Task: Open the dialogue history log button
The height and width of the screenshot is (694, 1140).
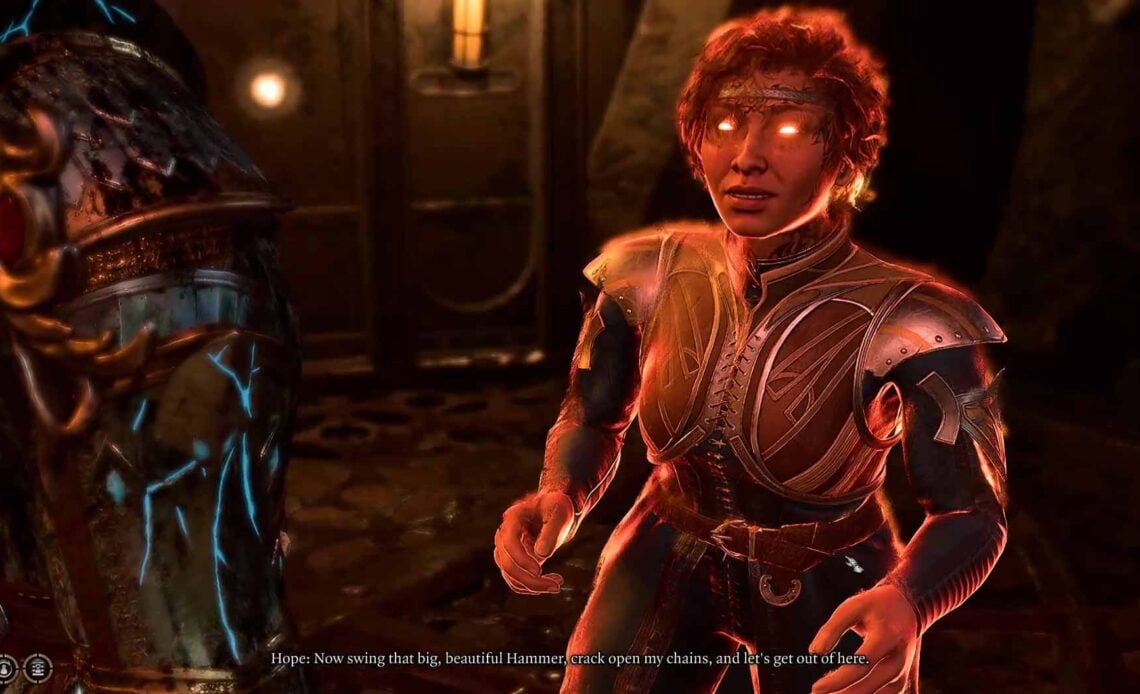Action: pos(37,666)
